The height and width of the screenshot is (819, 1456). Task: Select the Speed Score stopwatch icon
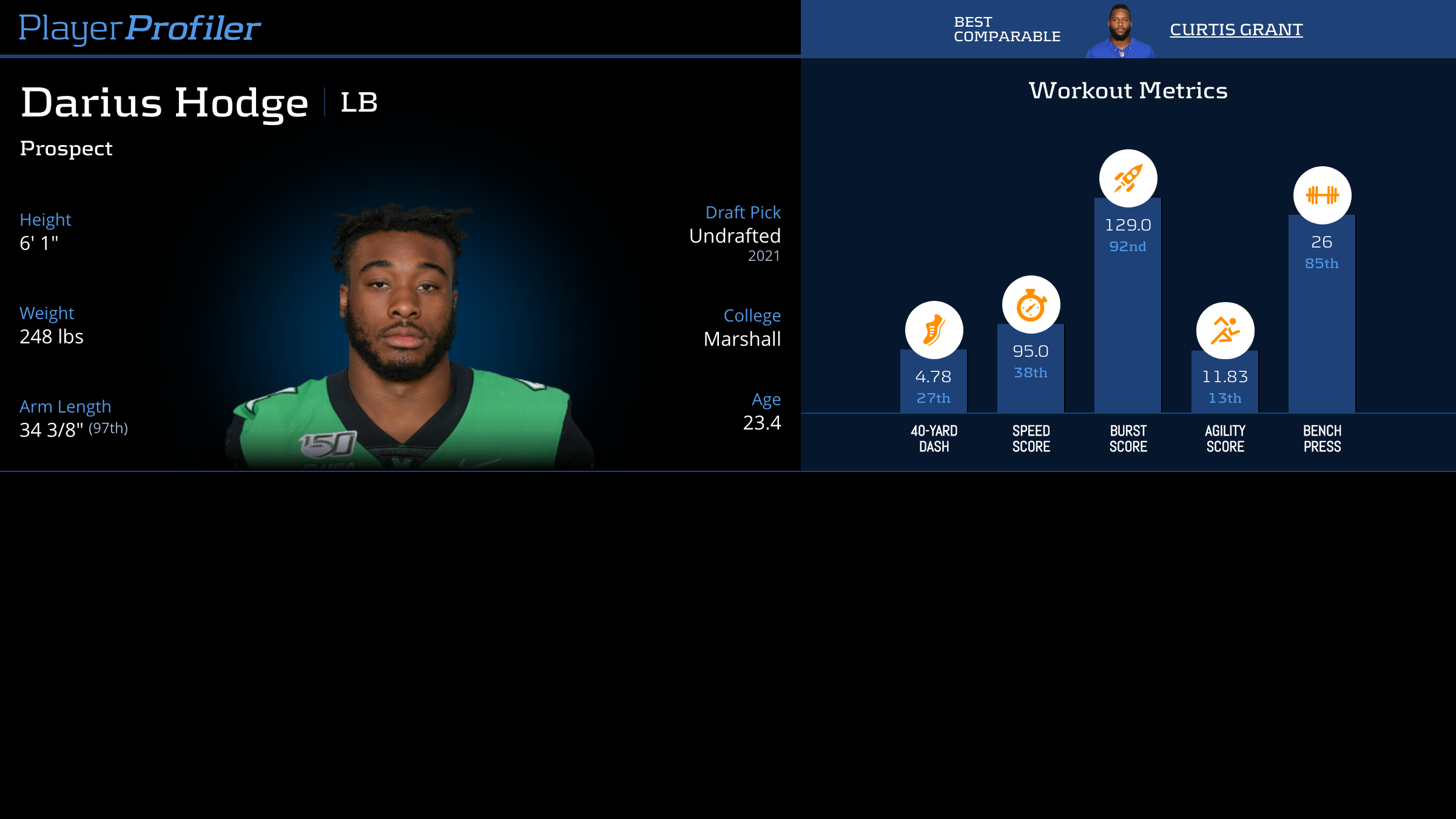tap(1031, 305)
